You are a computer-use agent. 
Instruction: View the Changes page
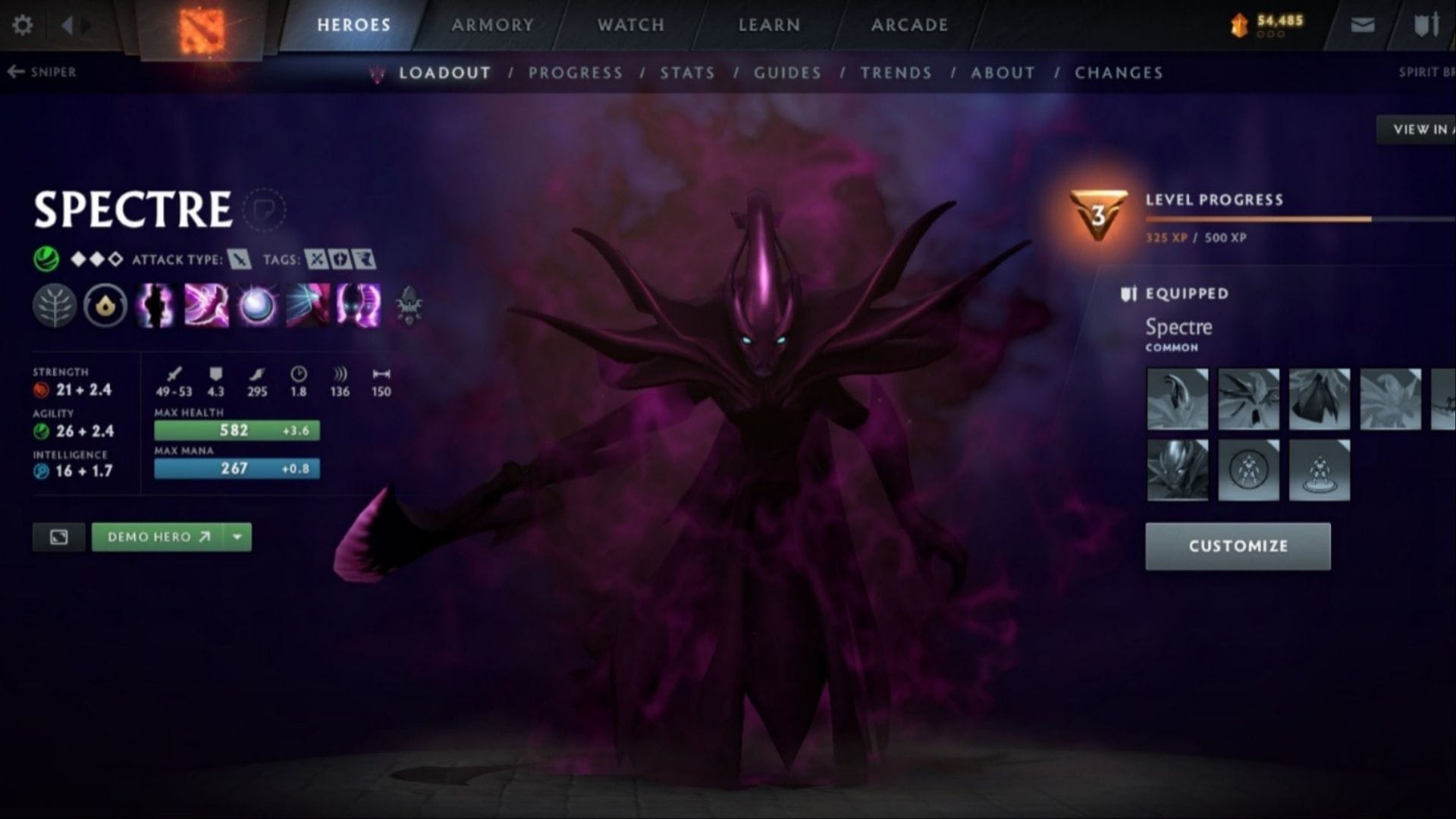pyautogui.click(x=1119, y=73)
